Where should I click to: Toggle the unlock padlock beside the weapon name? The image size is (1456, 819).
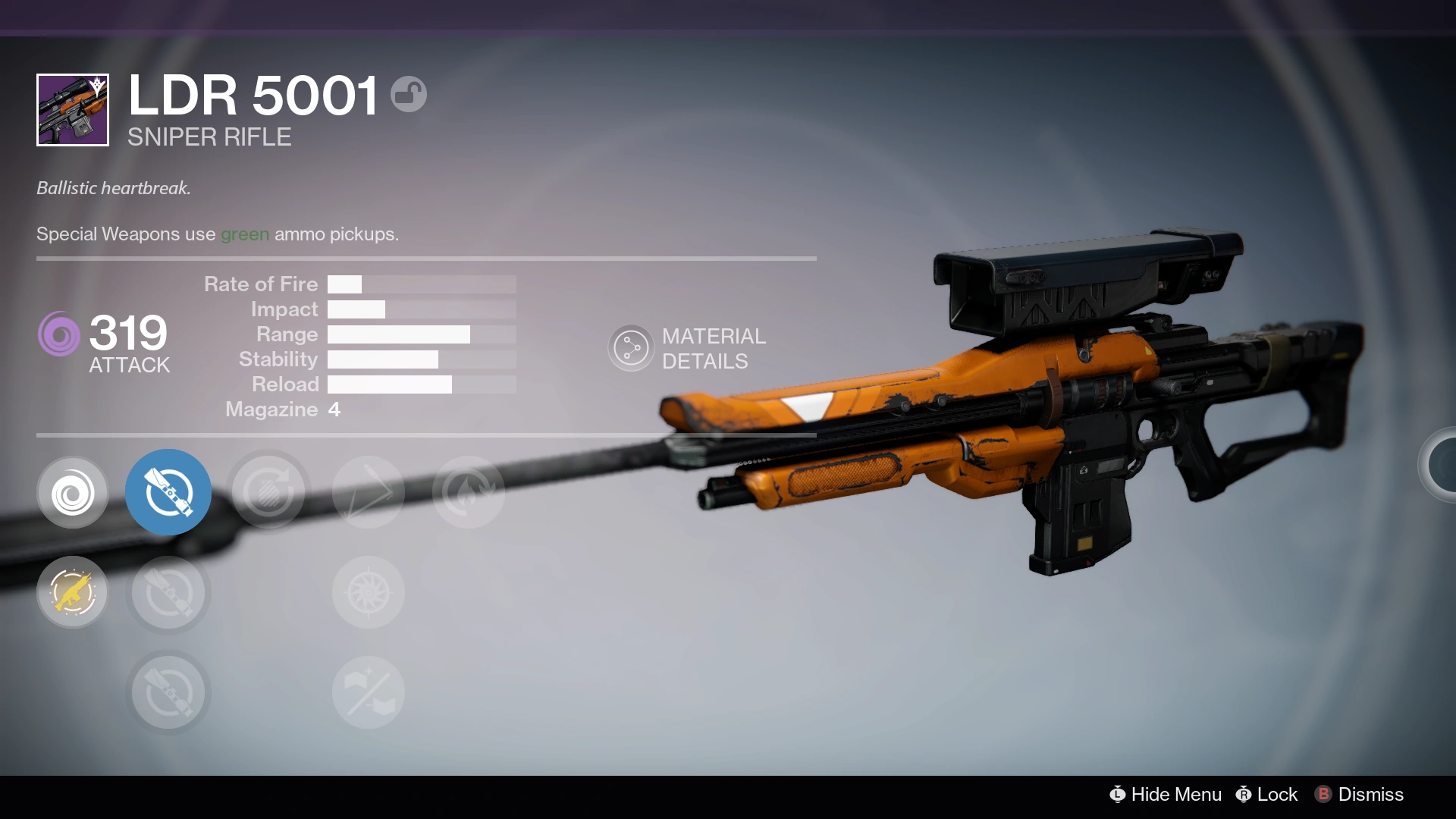409,93
